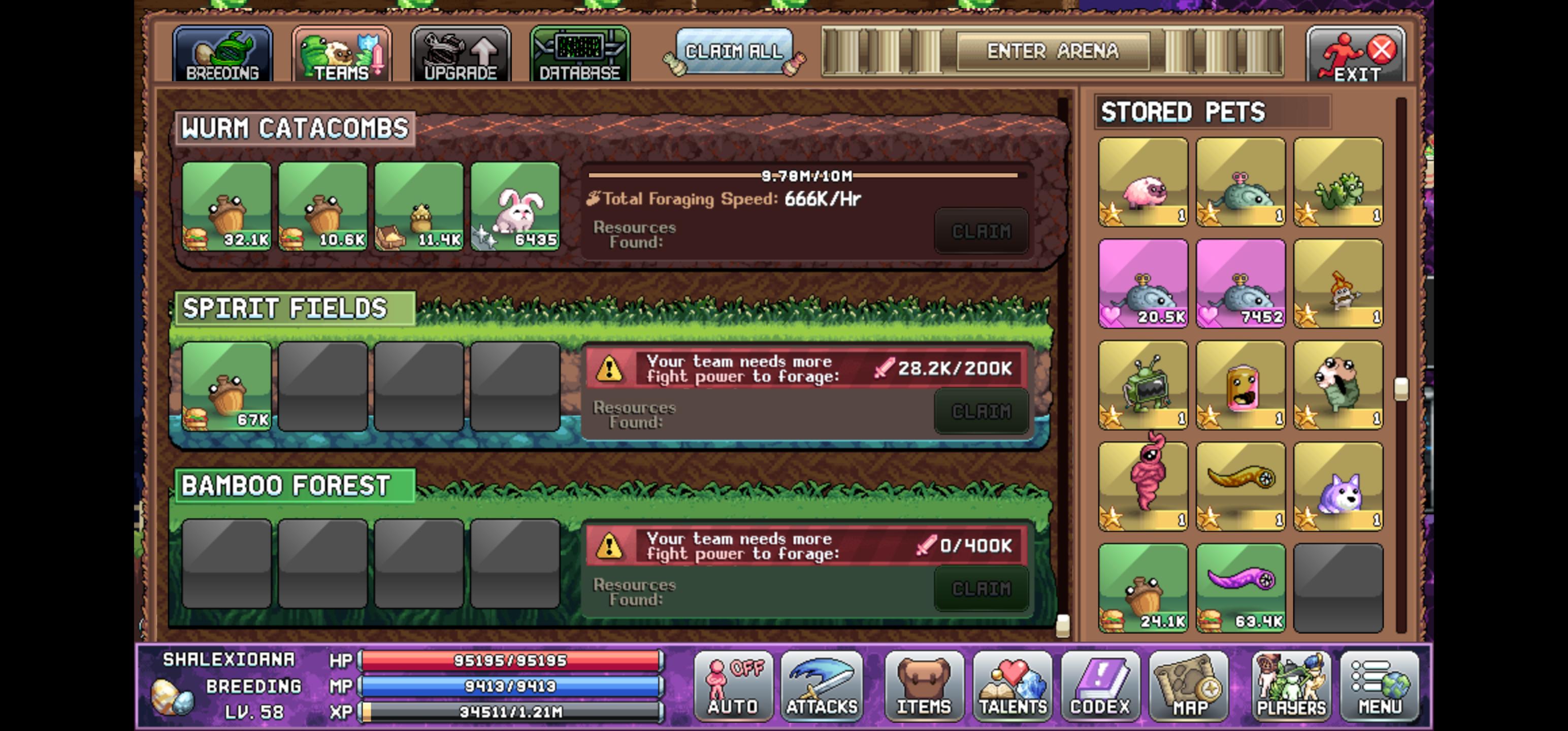Open the Items backpack icon
This screenshot has height=731, width=1568.
(924, 686)
